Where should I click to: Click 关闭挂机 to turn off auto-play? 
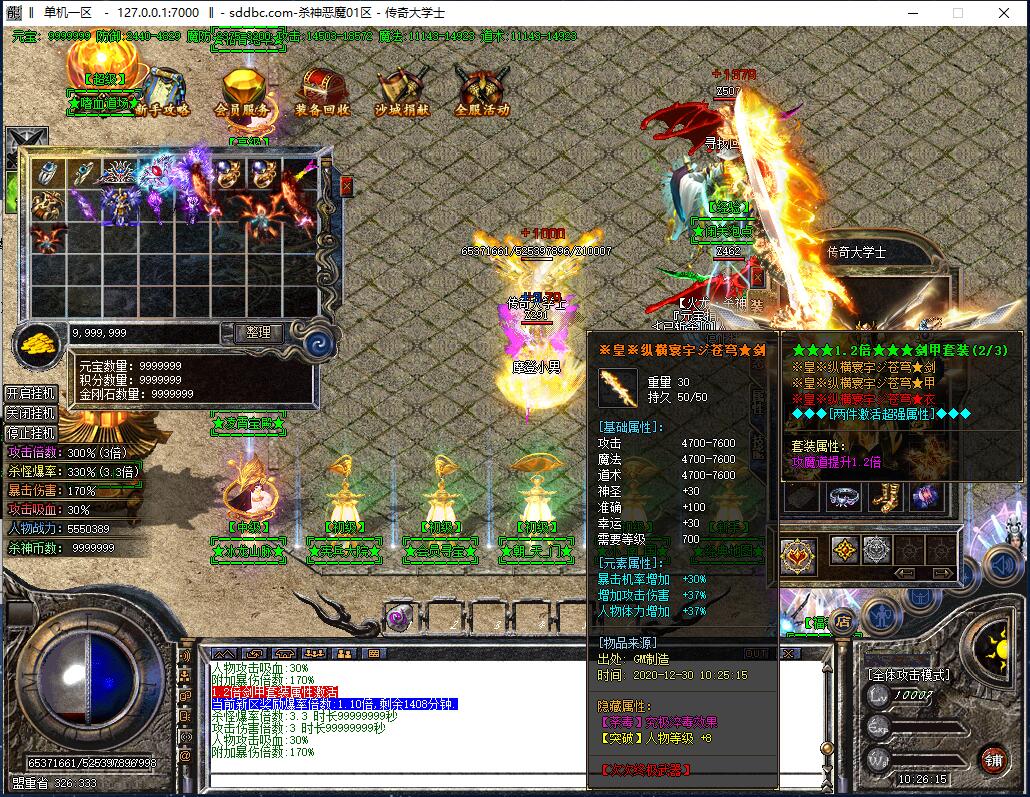[x=30, y=413]
